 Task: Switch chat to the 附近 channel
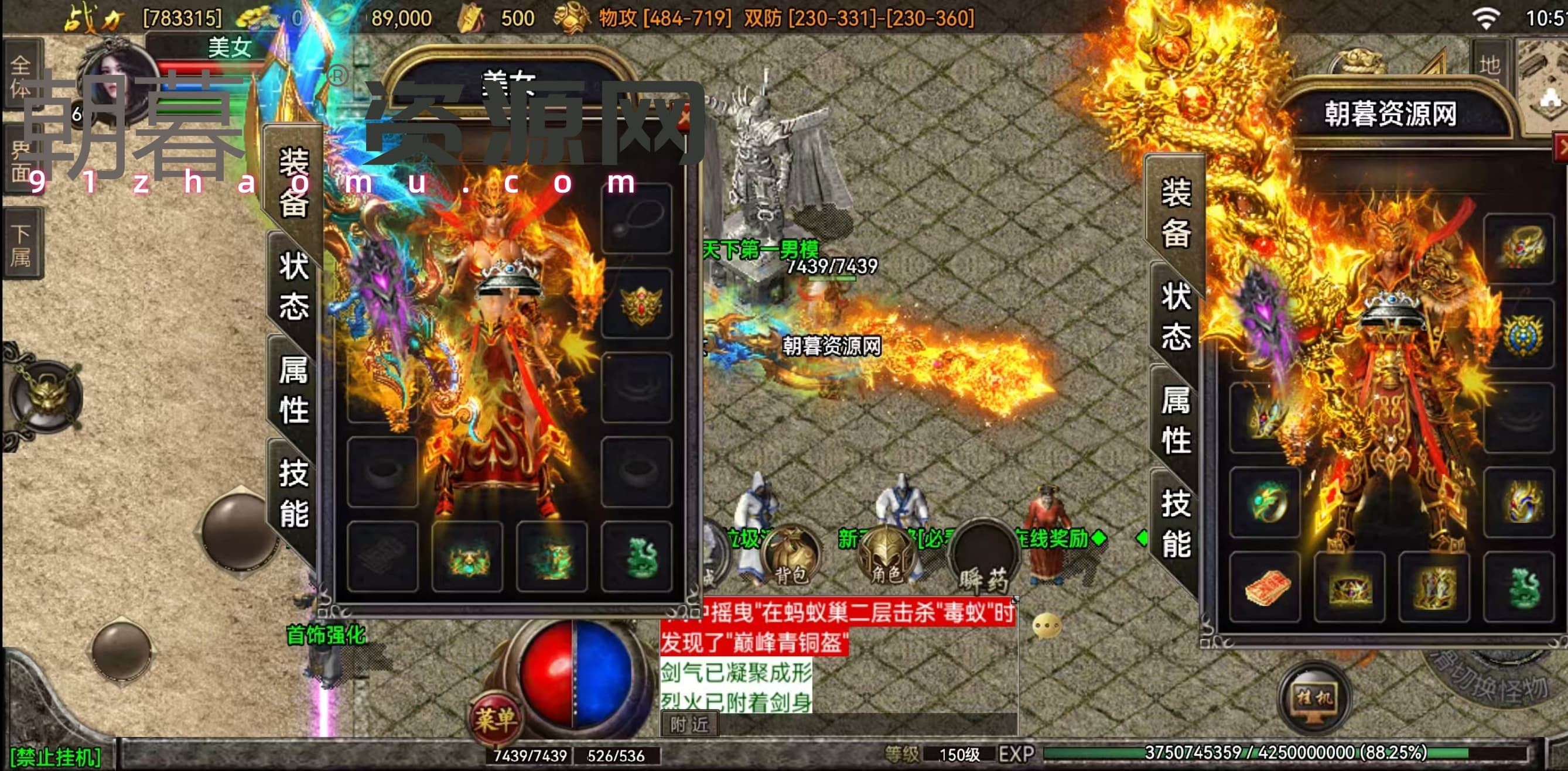689,725
